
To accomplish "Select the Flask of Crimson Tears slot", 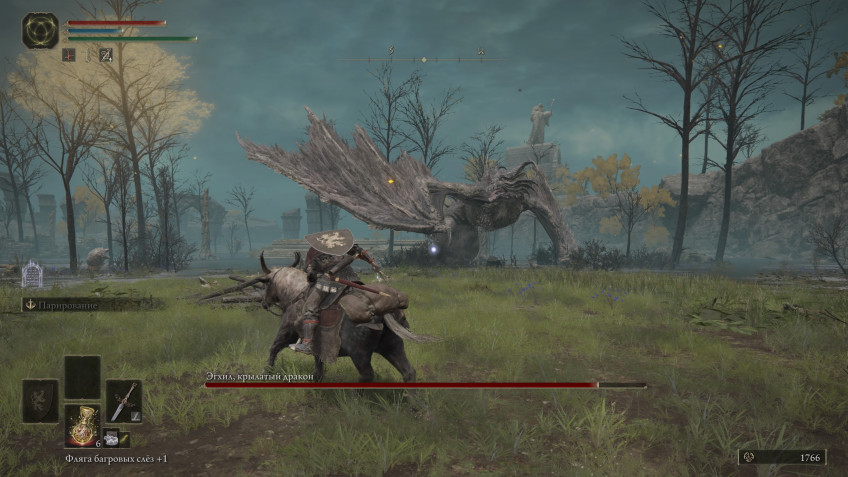I will [81, 424].
